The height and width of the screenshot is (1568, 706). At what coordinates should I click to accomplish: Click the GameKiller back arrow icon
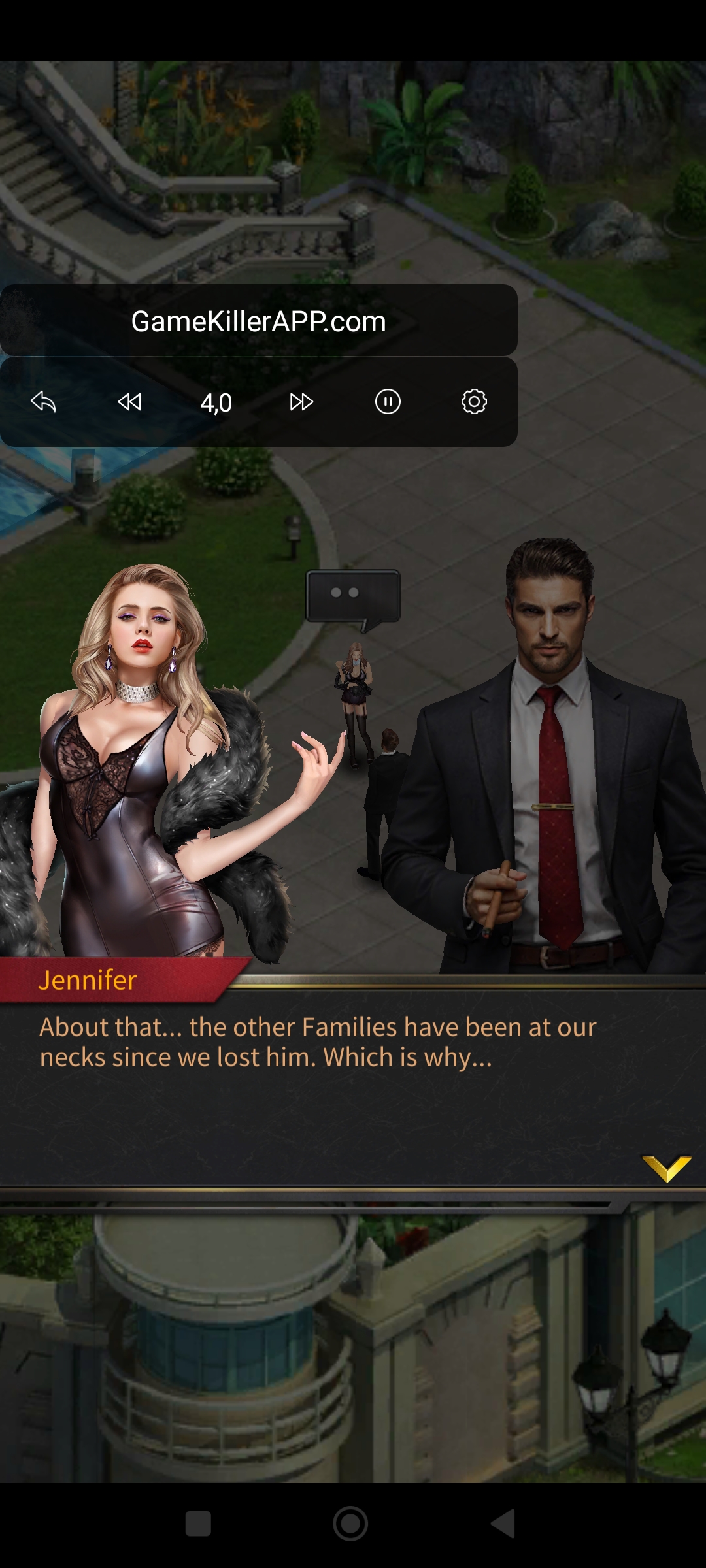tap(43, 402)
